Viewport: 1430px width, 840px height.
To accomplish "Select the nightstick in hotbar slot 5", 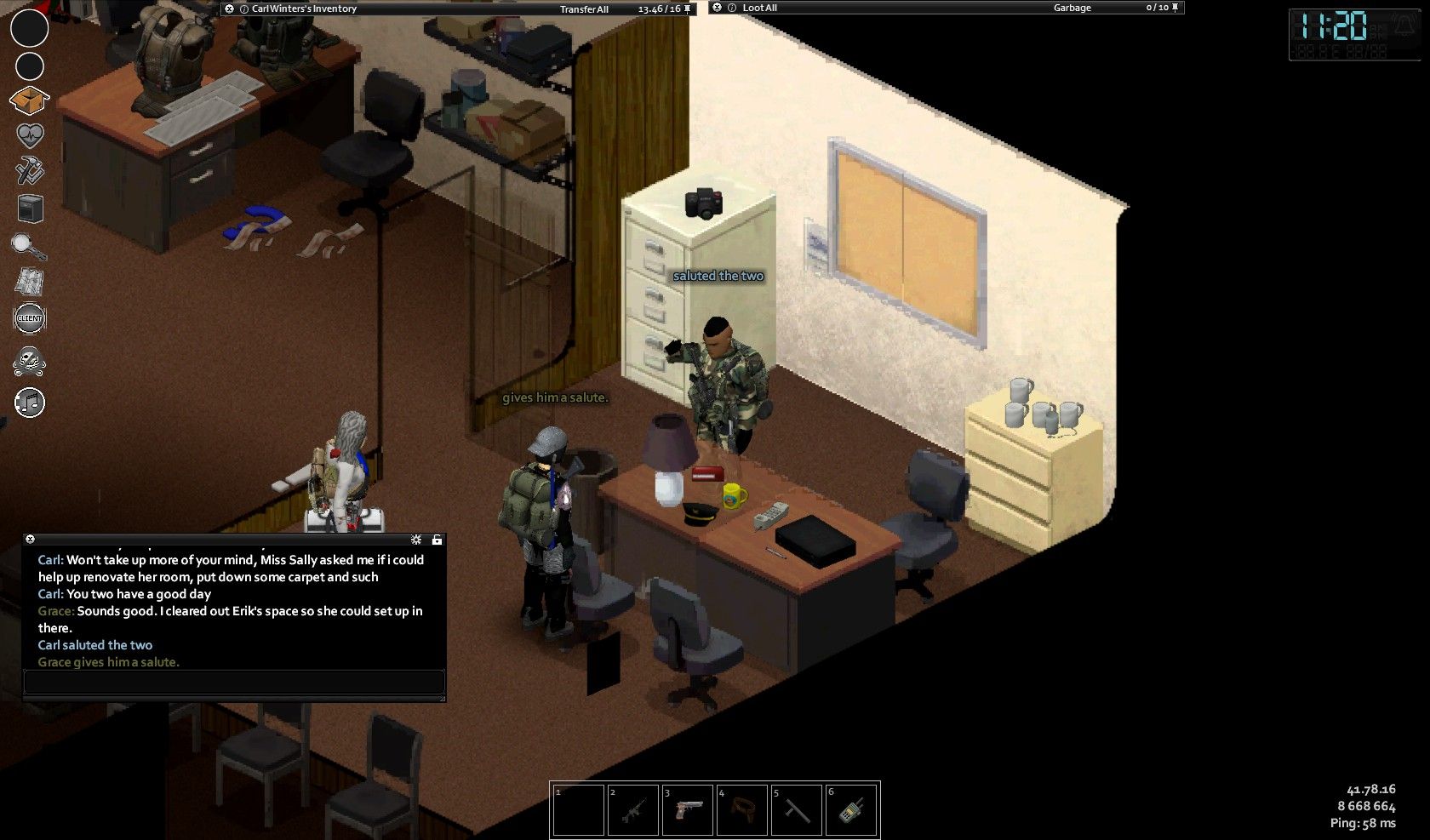I will click(x=796, y=810).
